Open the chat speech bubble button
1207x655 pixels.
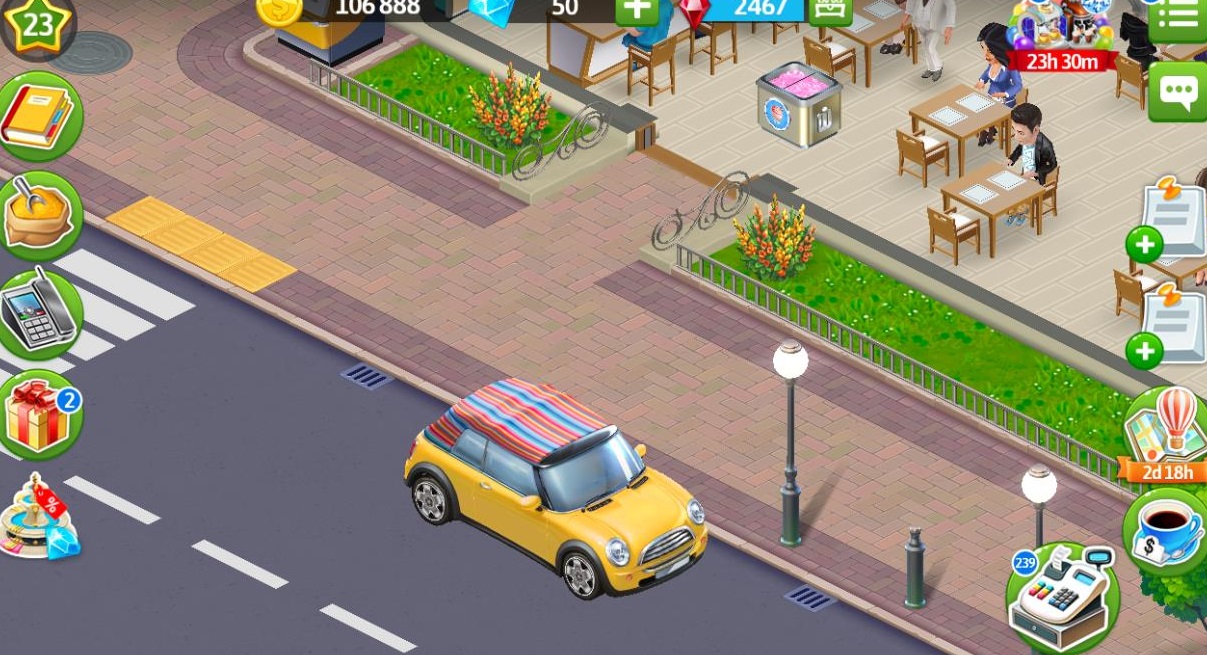point(1178,92)
